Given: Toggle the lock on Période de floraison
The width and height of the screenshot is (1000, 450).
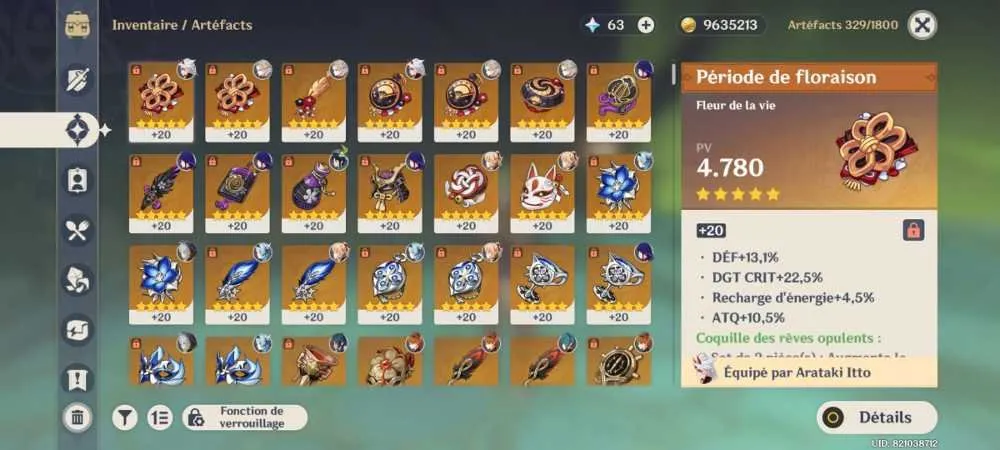Looking at the screenshot, I should tap(913, 230).
